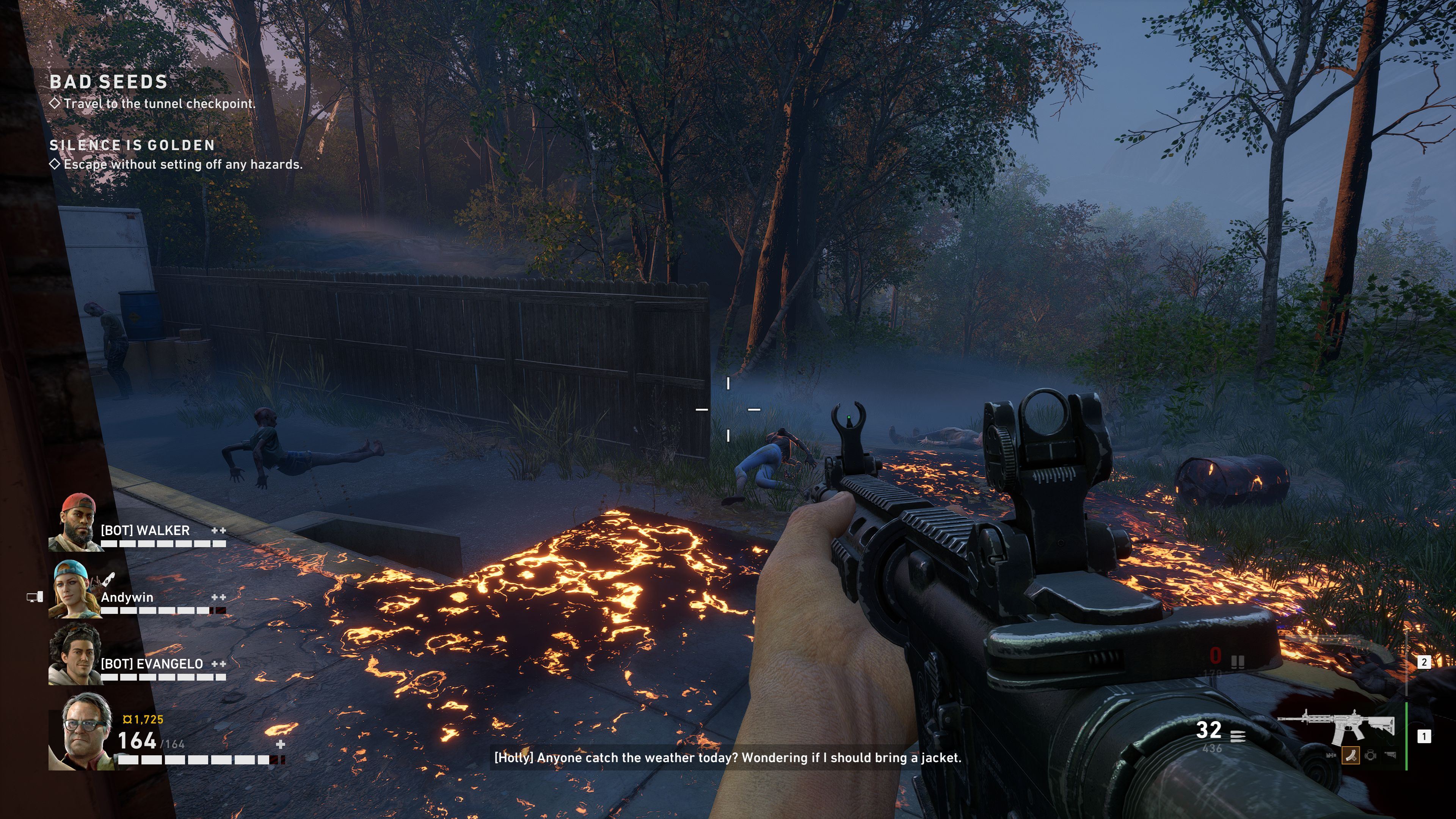
Task: Select the highlighted extended magazine attachment slot
Action: coord(1351,755)
